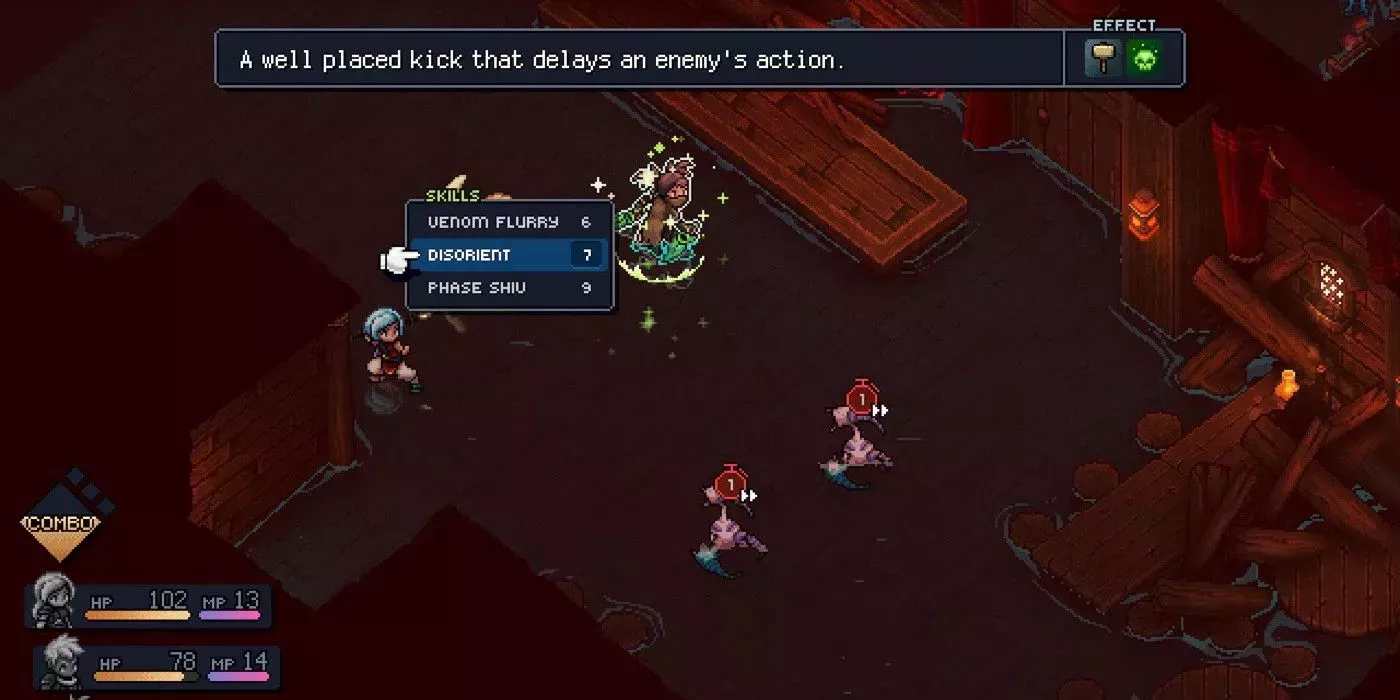Select the Combo diamond indicator
Screen dimensions: 1400x700
click(62, 523)
